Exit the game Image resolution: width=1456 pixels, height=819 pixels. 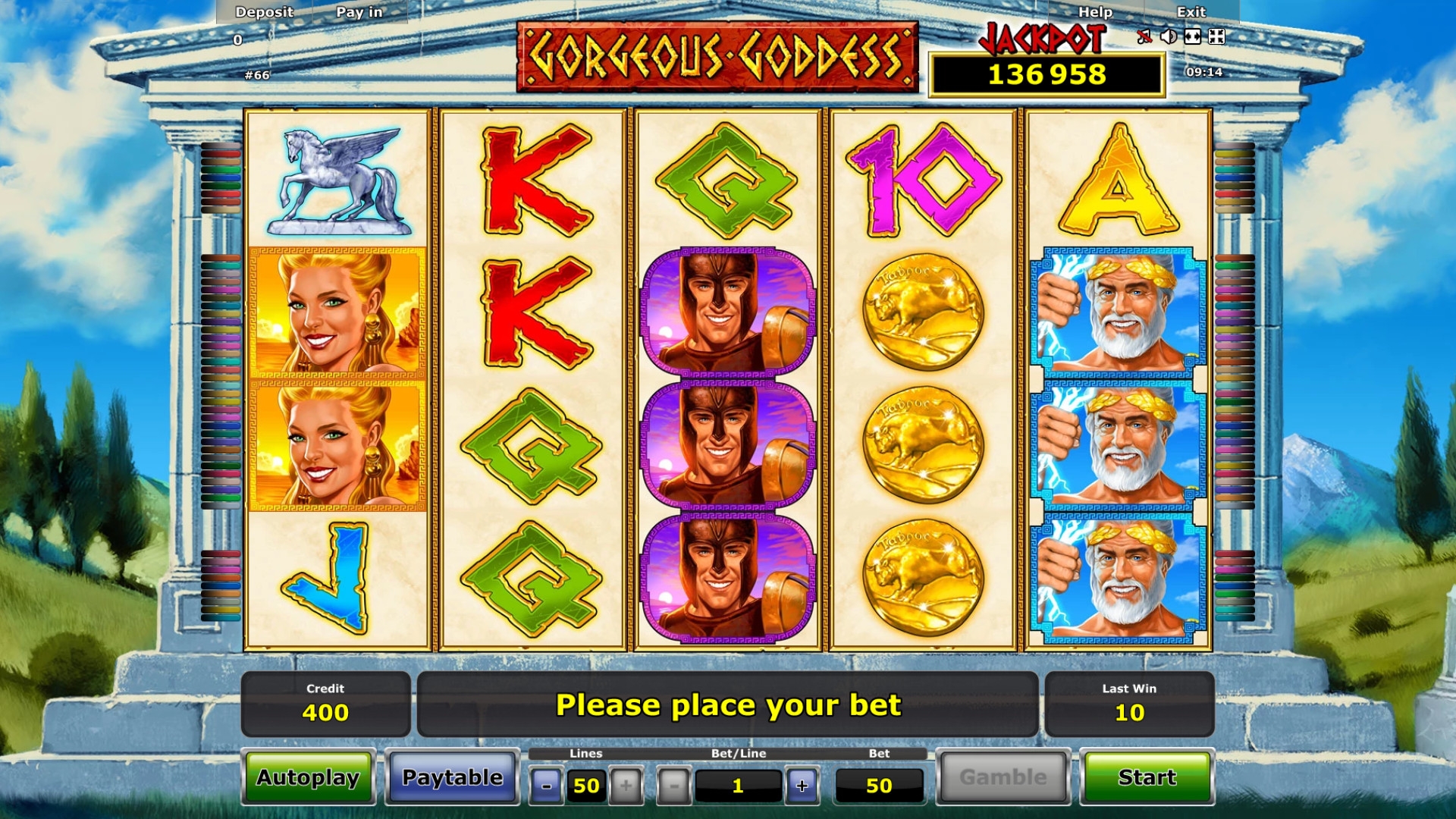tap(1191, 12)
